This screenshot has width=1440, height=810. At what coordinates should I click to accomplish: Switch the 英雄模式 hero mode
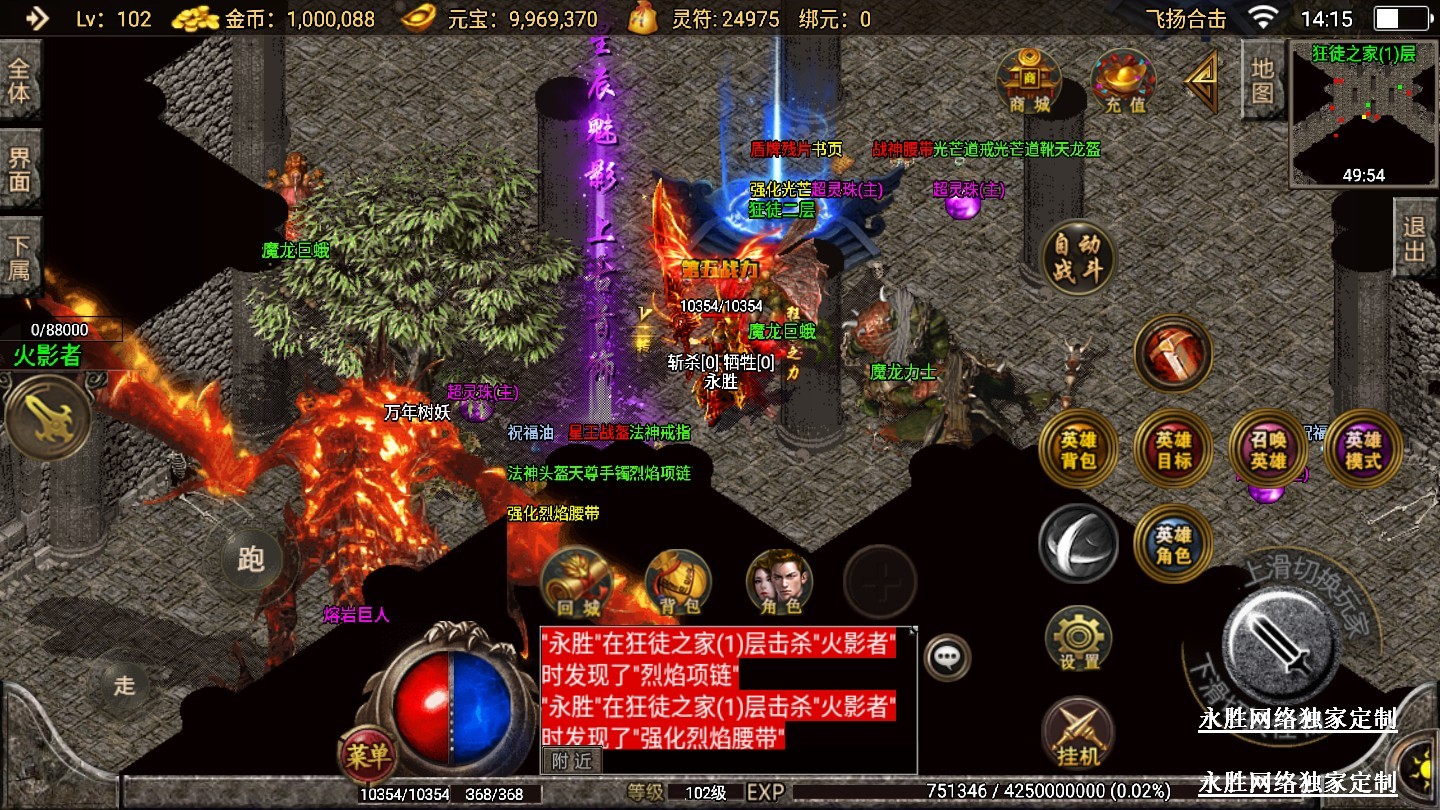click(1362, 449)
